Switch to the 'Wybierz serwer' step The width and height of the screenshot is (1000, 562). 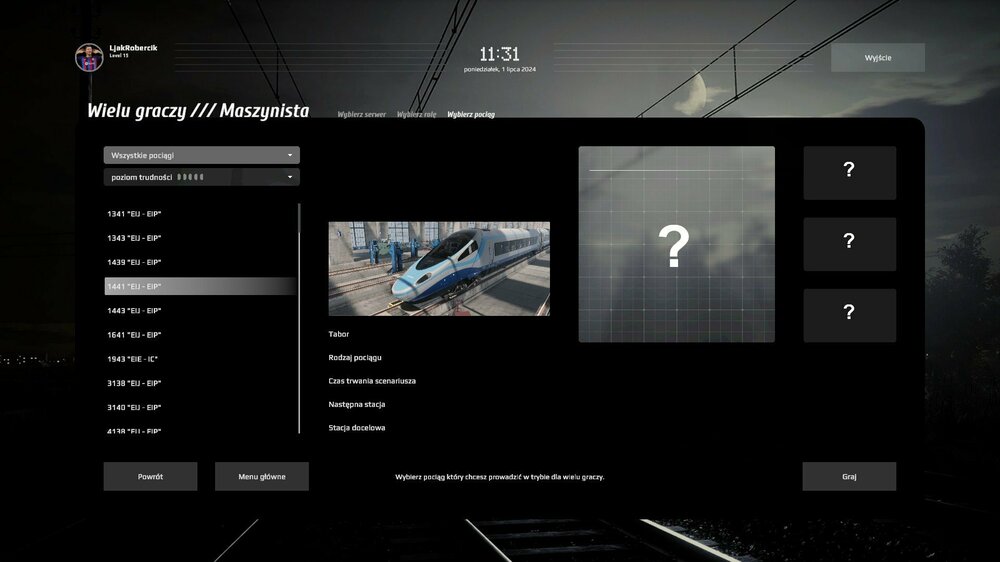coord(362,115)
